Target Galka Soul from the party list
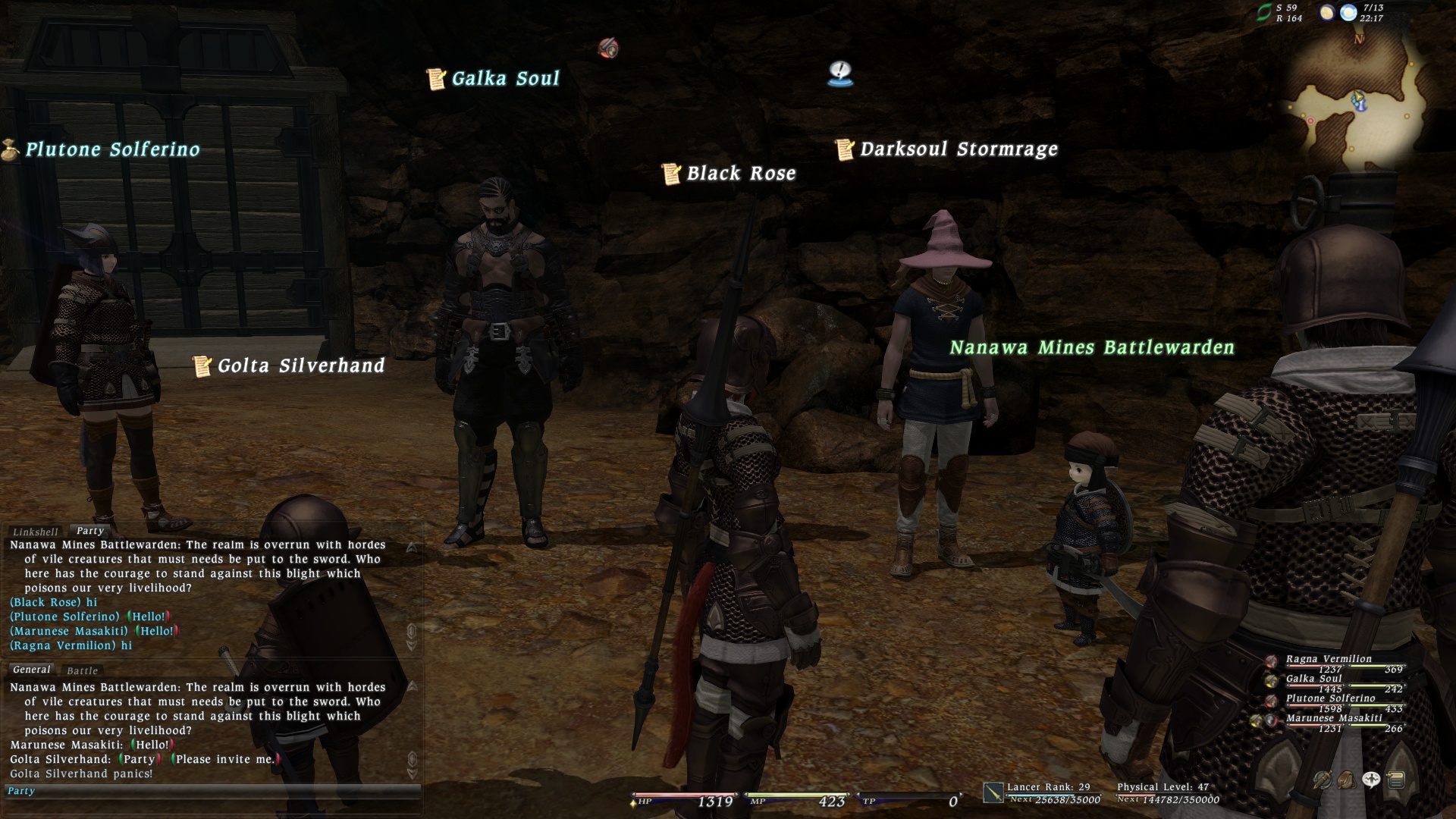1456x819 pixels. tap(1313, 679)
